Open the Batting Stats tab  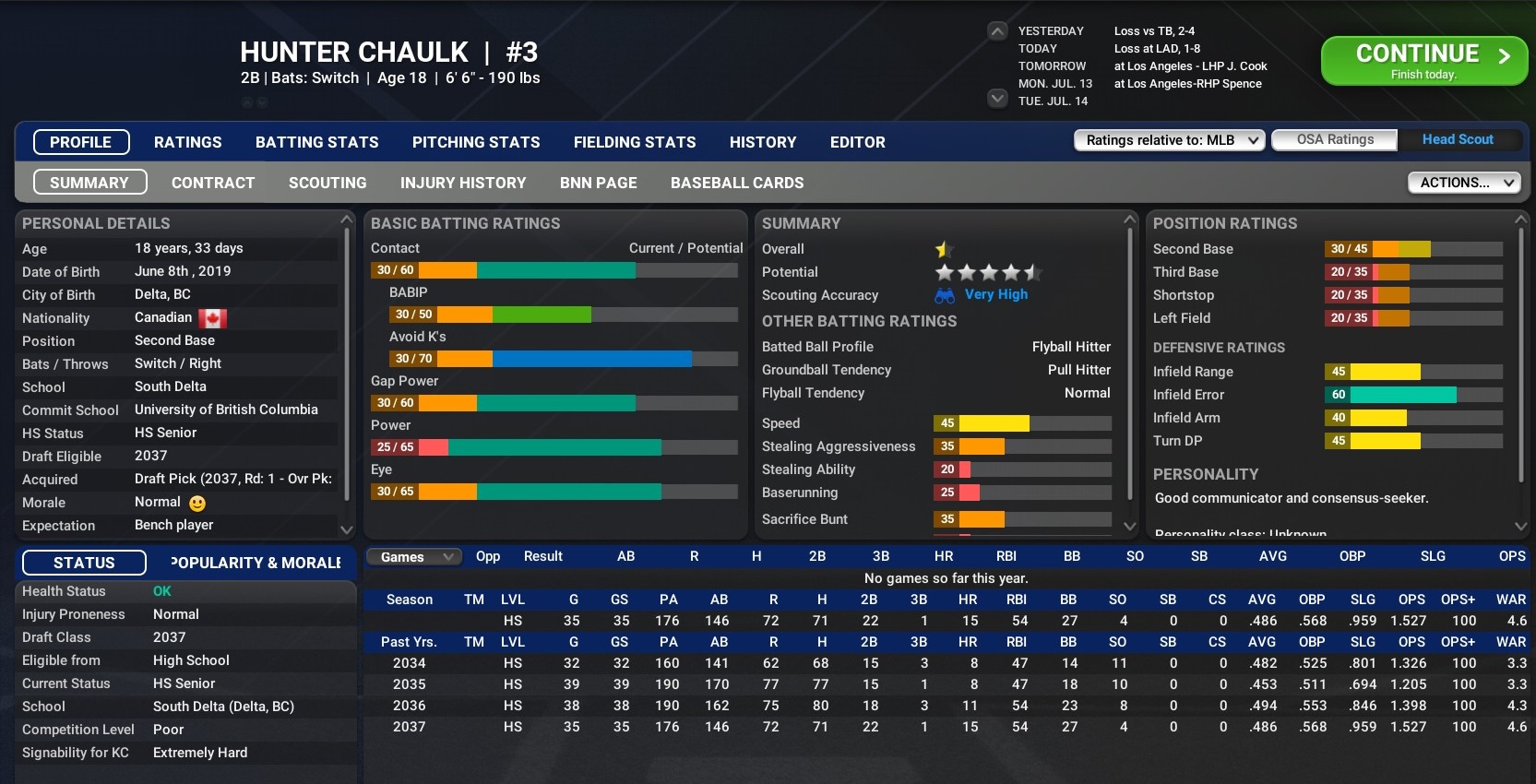316,142
